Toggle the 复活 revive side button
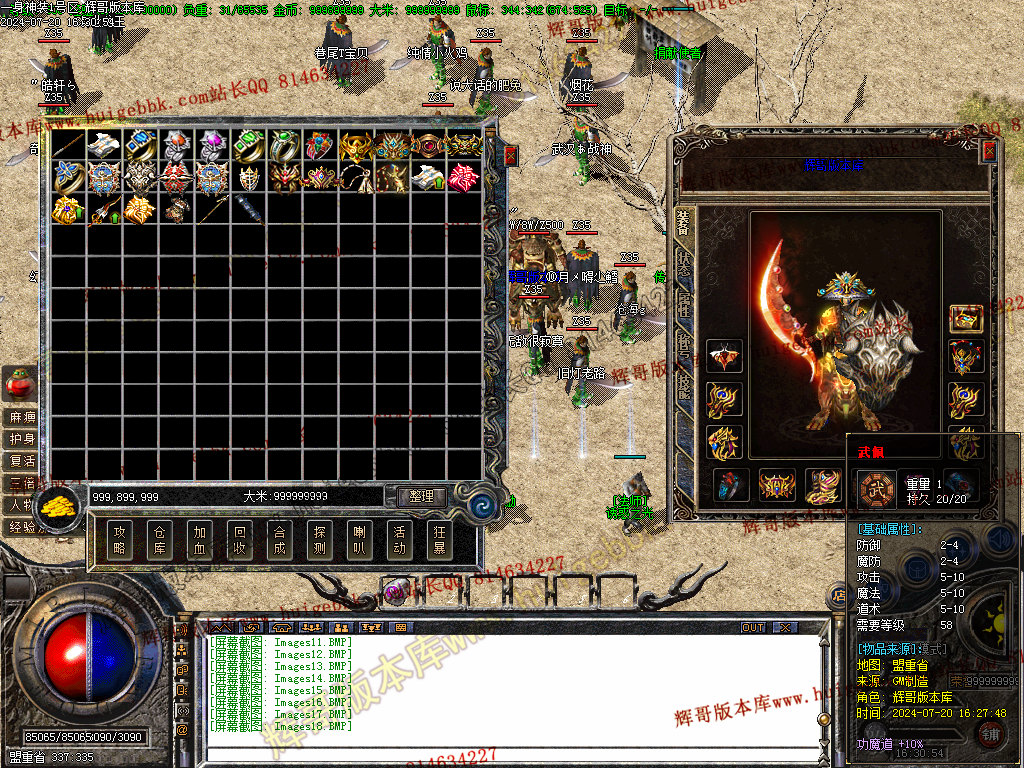This screenshot has height=768, width=1024. (21, 461)
